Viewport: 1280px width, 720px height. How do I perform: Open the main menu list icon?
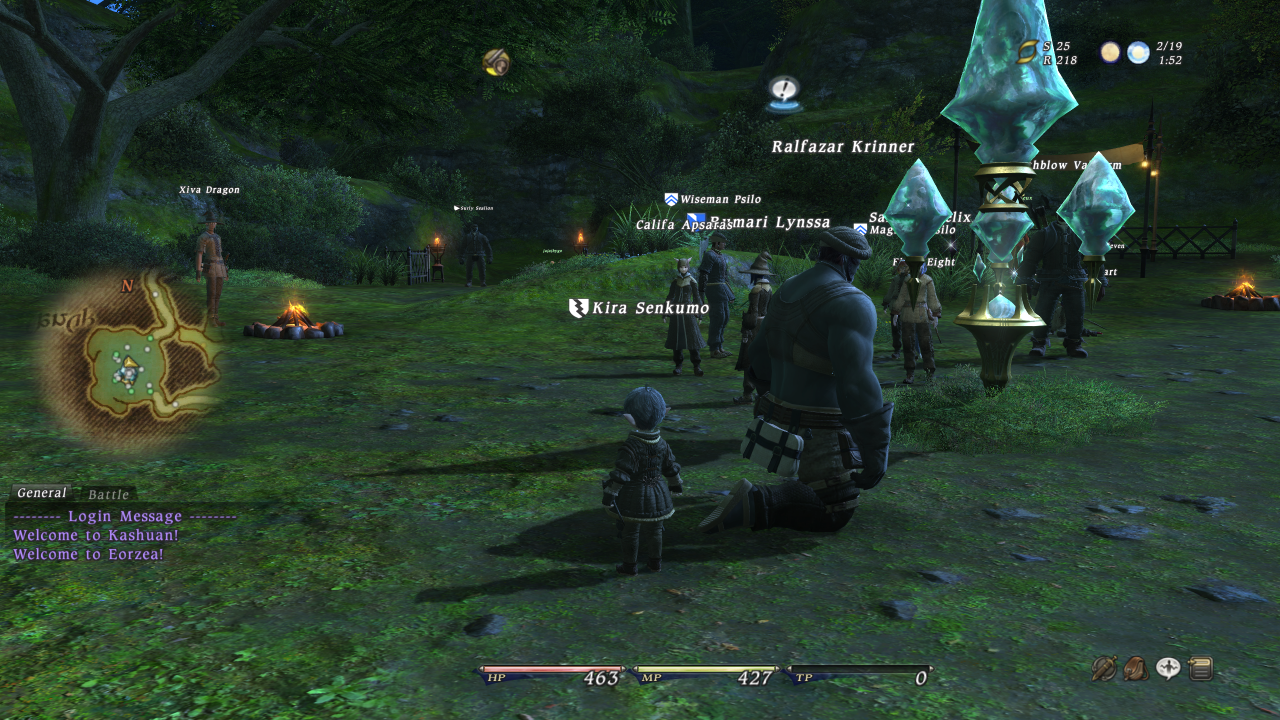tap(1200, 668)
